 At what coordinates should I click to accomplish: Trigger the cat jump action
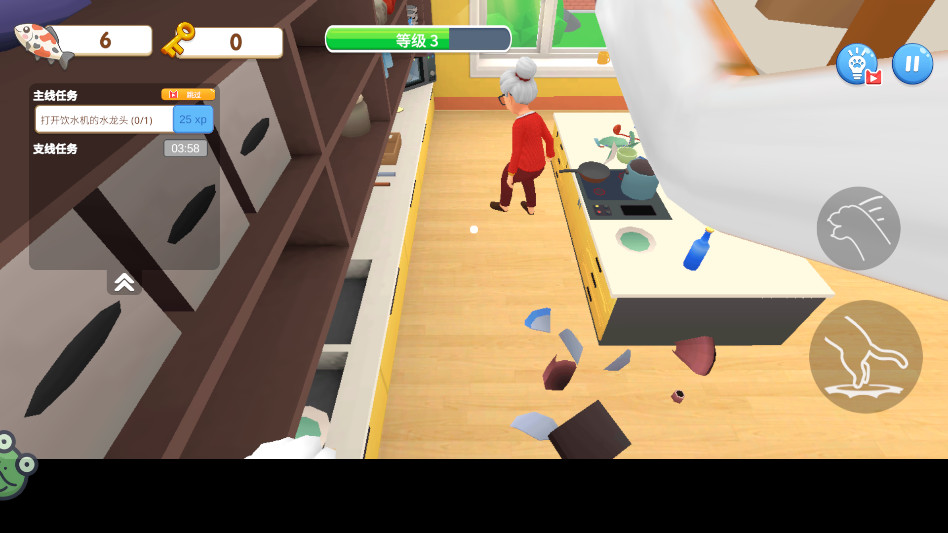click(865, 356)
